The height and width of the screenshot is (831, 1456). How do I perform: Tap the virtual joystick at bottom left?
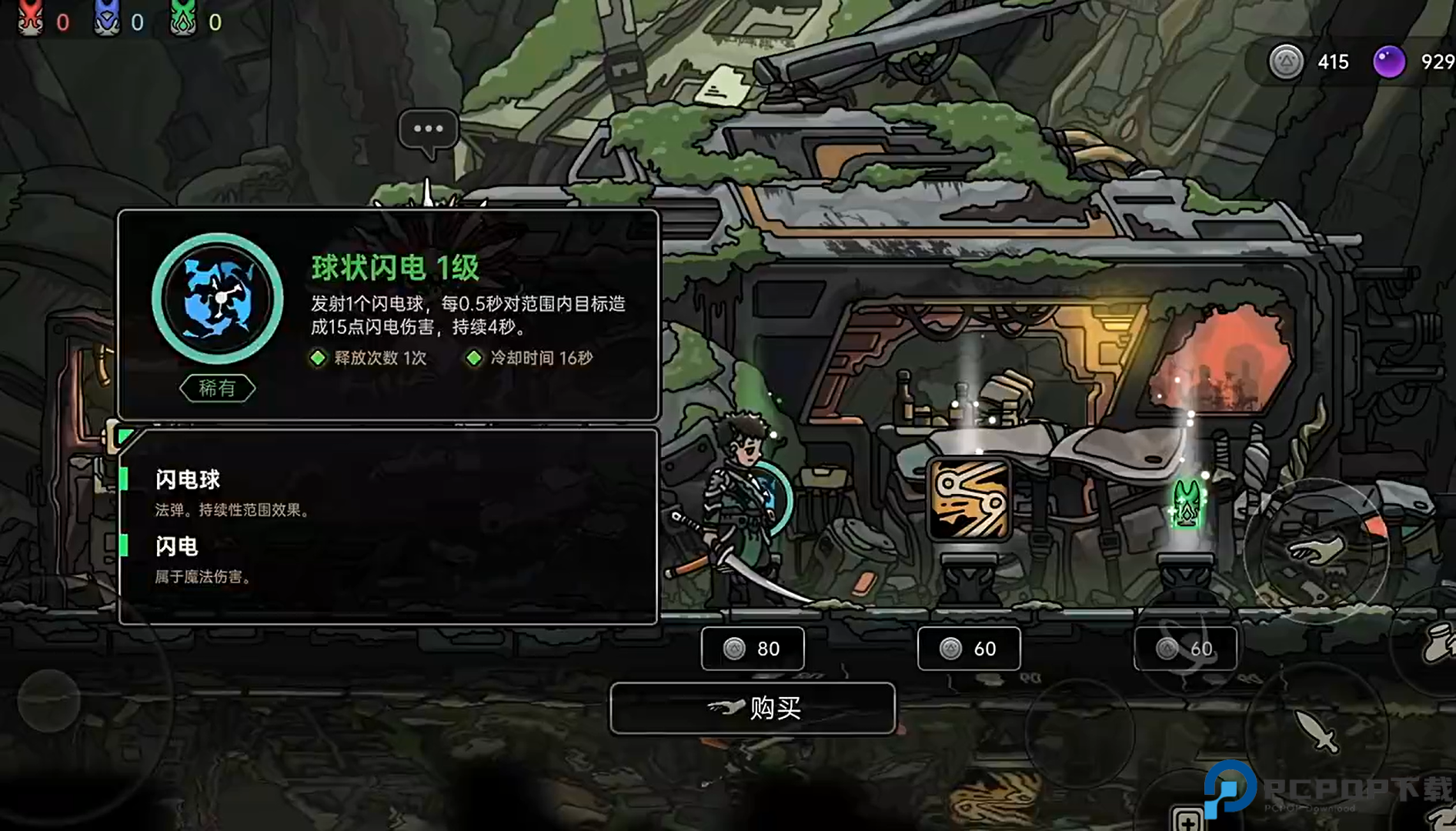[x=49, y=700]
